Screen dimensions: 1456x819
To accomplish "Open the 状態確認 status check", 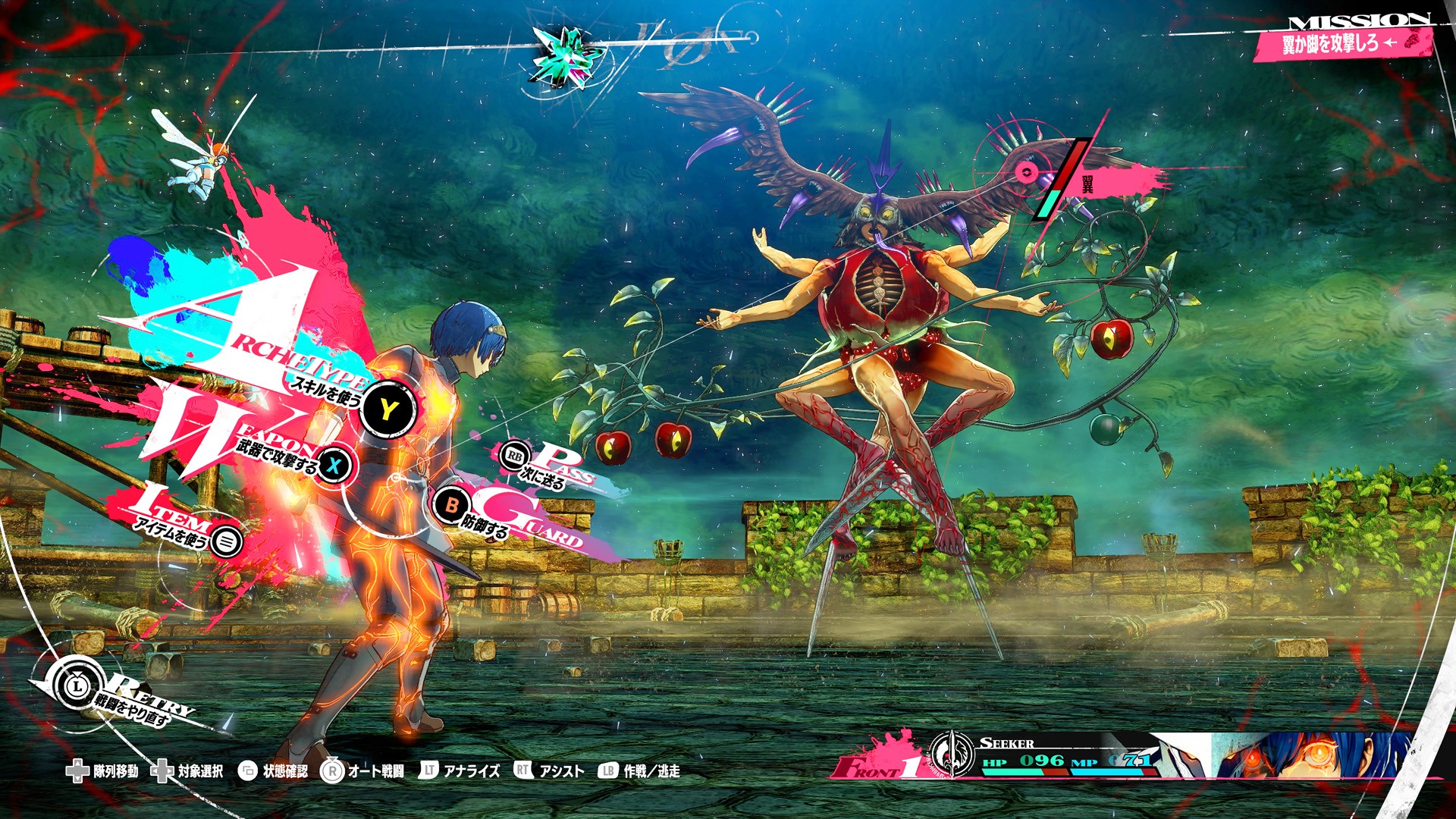I will click(x=274, y=771).
